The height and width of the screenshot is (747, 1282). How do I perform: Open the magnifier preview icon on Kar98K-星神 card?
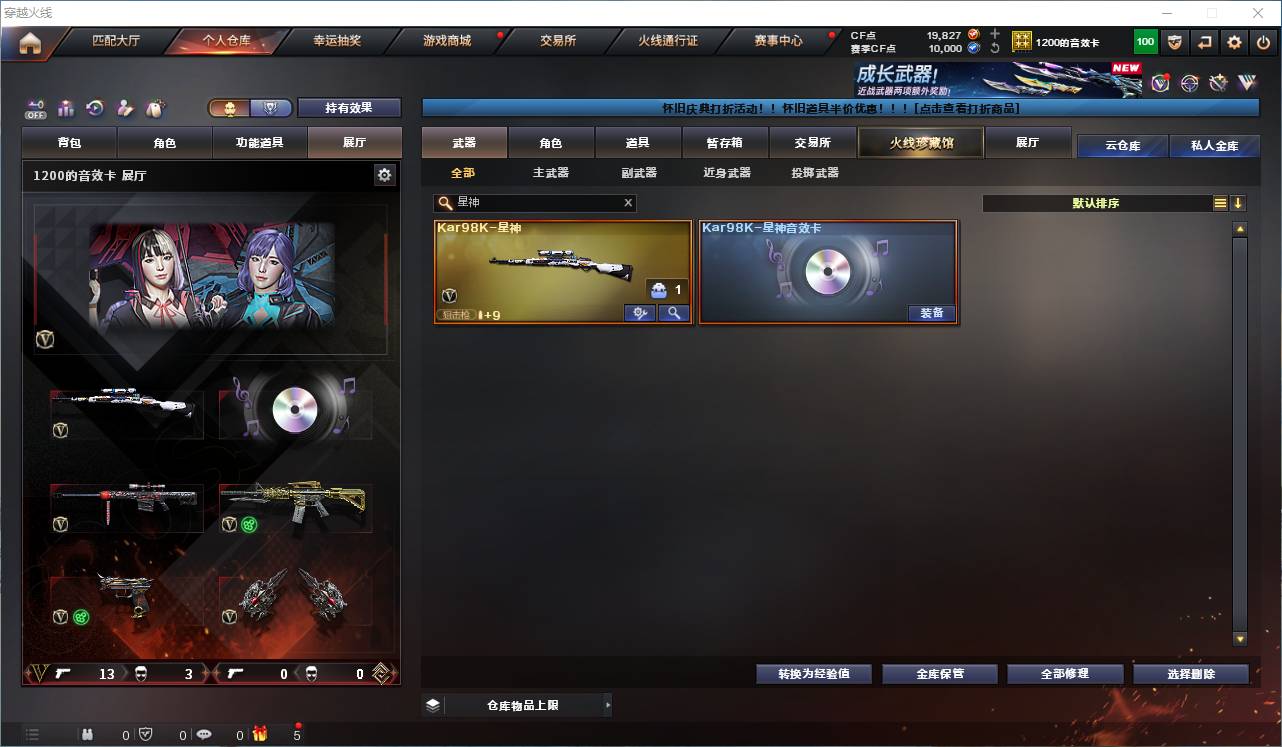[x=673, y=313]
